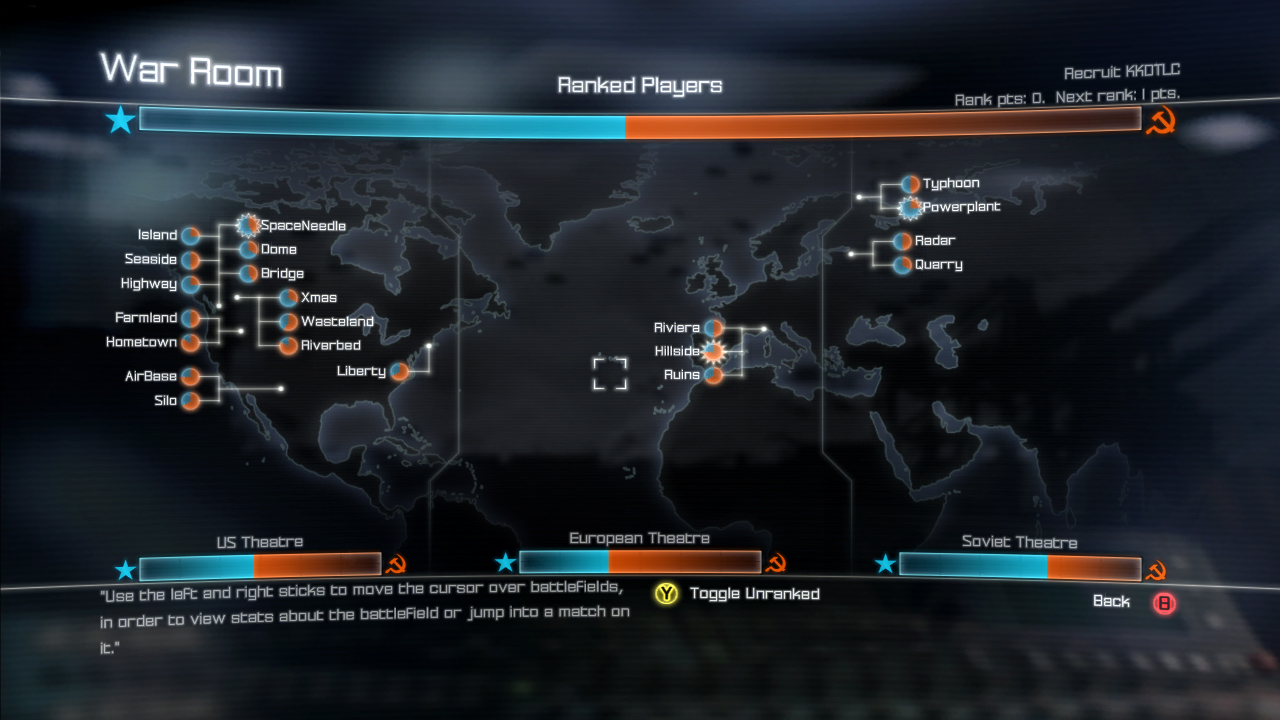Choose the Powerplant battlefield marker
This screenshot has height=720, width=1280.
tap(910, 208)
